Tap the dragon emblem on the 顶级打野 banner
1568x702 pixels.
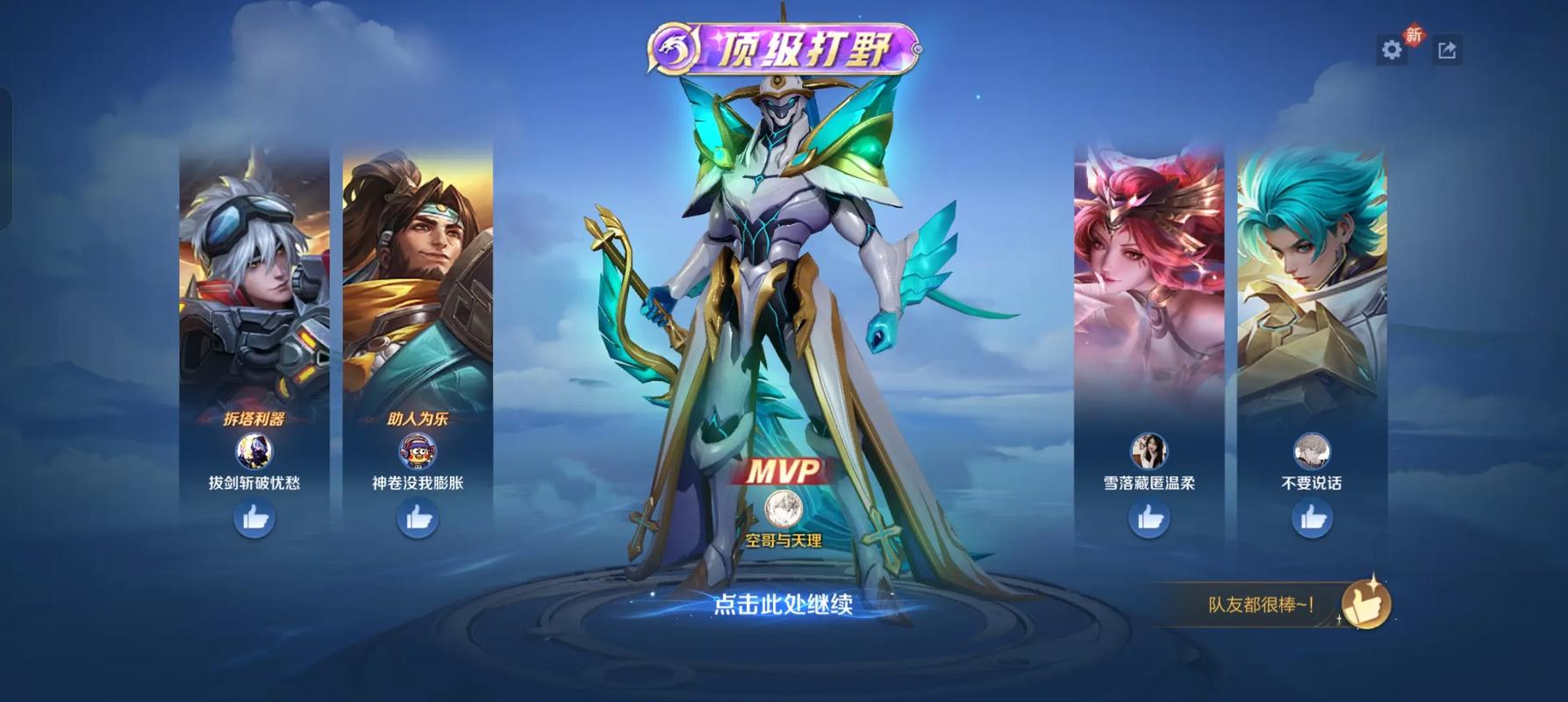pyautogui.click(x=673, y=49)
